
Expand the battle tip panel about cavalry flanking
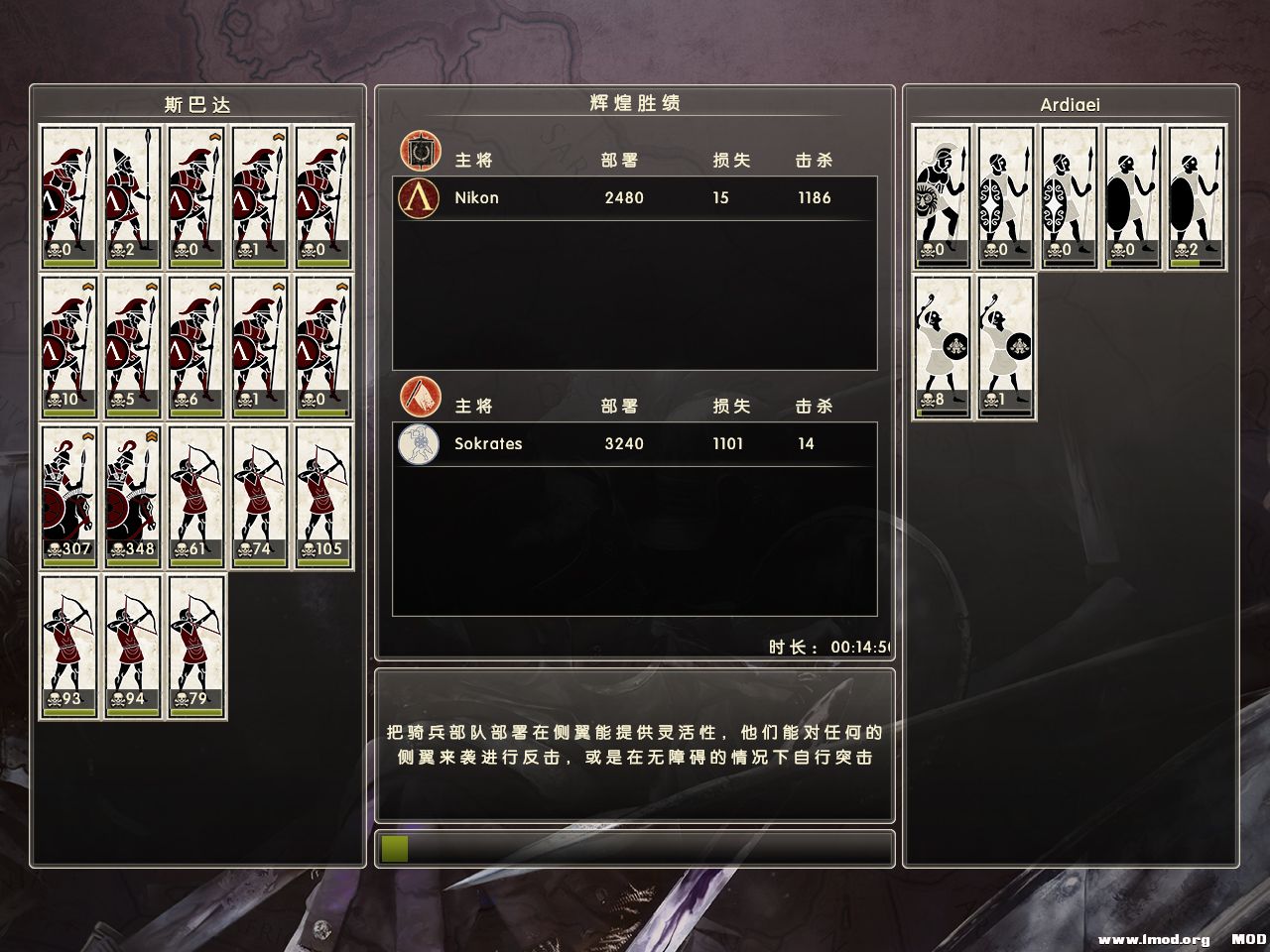coord(635,746)
